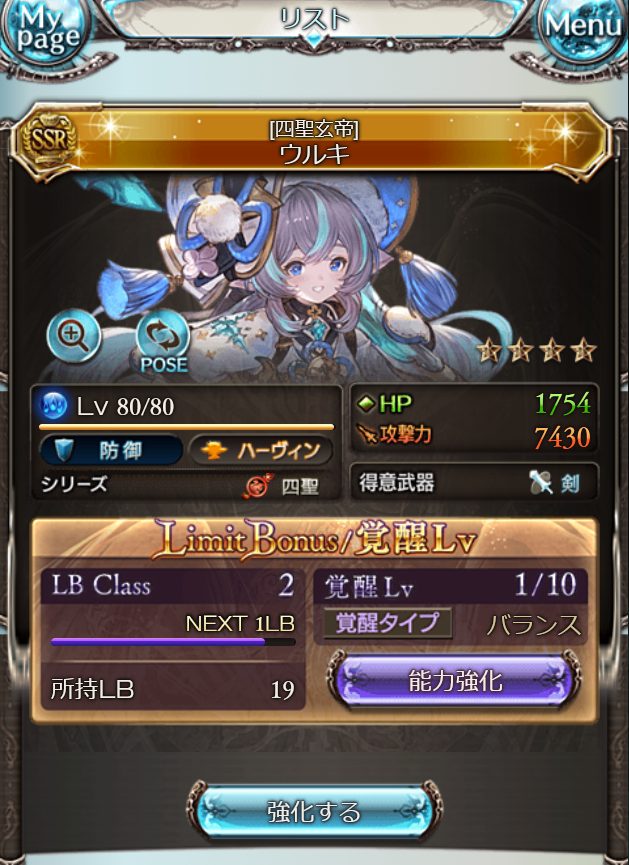Tap the 覚醒タイプ label button
This screenshot has width=629, height=865.
tap(387, 623)
